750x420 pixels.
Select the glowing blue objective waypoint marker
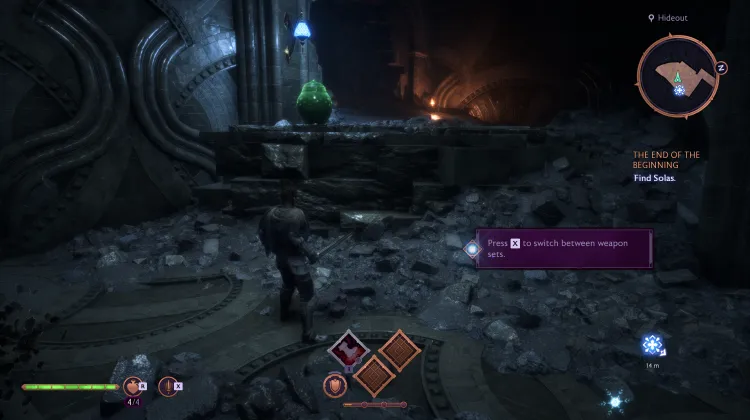click(654, 346)
